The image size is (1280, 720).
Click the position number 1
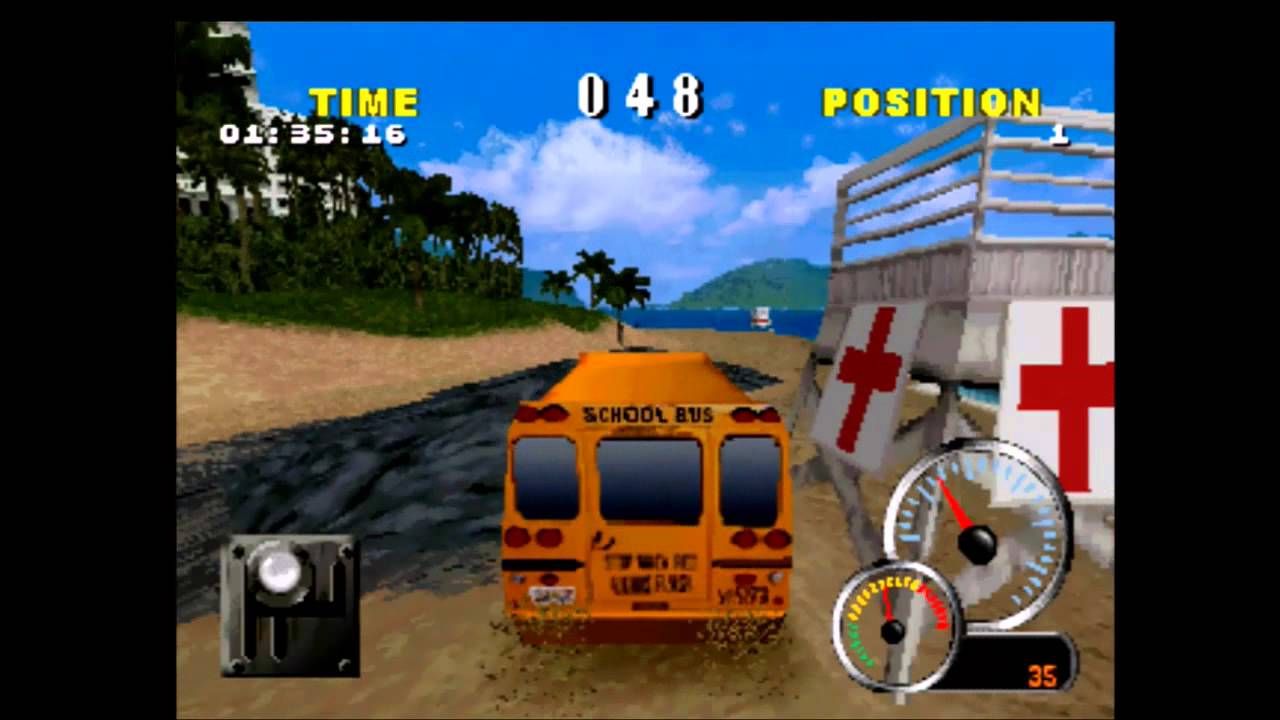click(x=1057, y=135)
